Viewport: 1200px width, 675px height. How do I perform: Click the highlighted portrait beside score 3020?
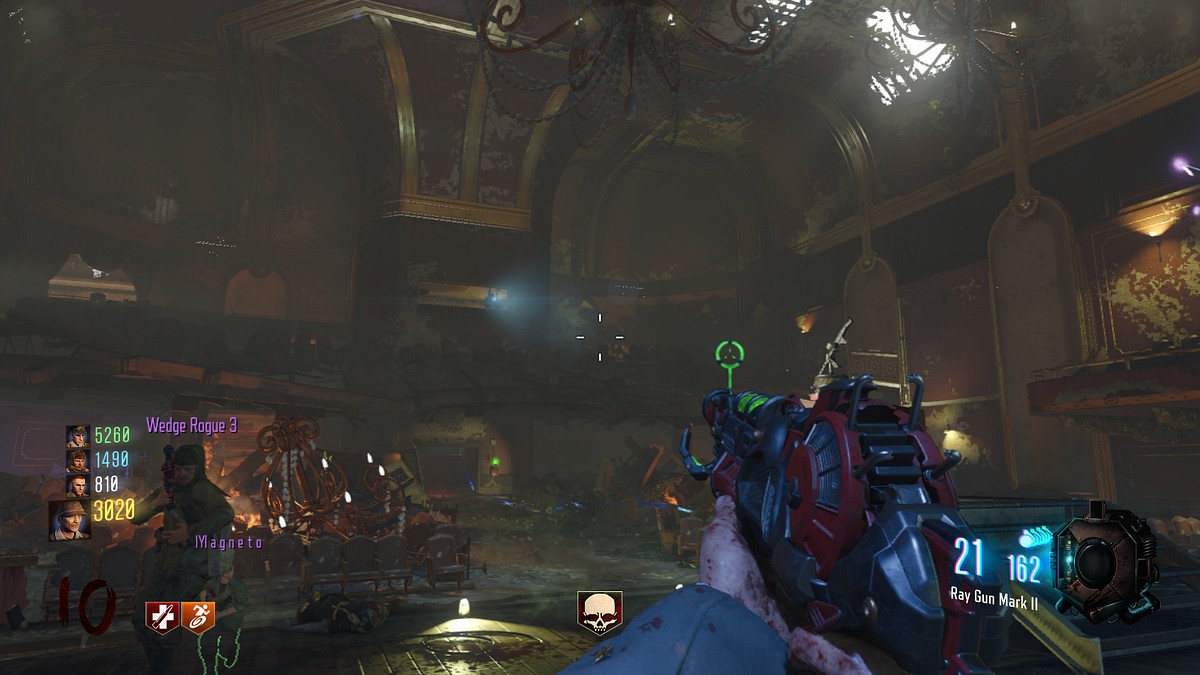tap(70, 519)
